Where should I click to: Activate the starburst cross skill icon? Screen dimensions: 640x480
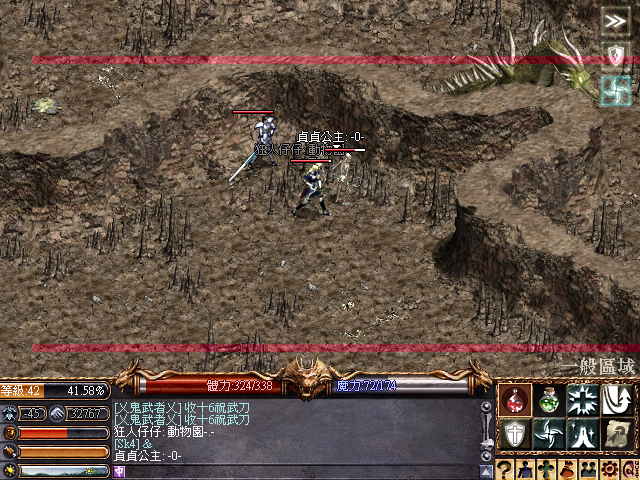pos(583,400)
